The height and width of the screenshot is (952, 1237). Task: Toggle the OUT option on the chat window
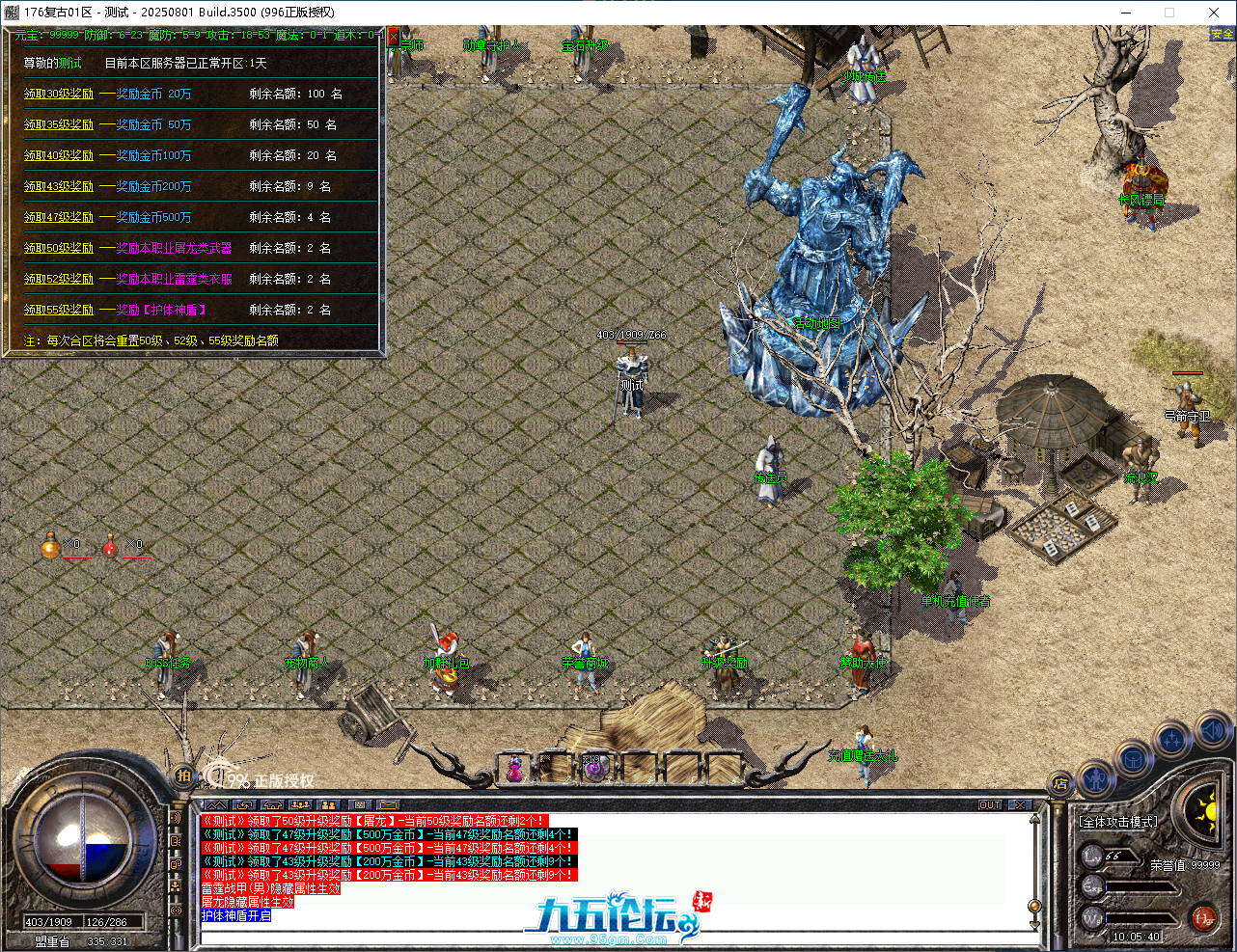click(x=990, y=804)
